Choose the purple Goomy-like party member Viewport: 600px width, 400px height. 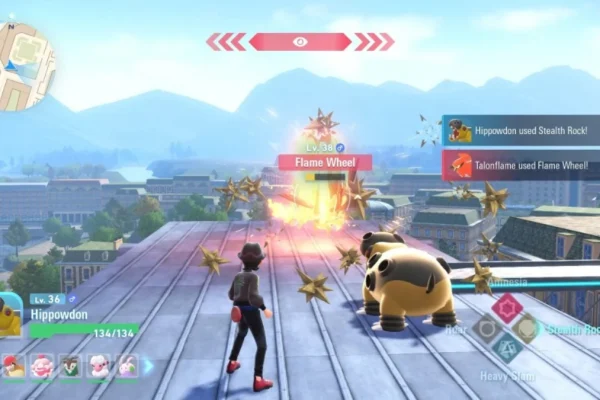(x=128, y=366)
